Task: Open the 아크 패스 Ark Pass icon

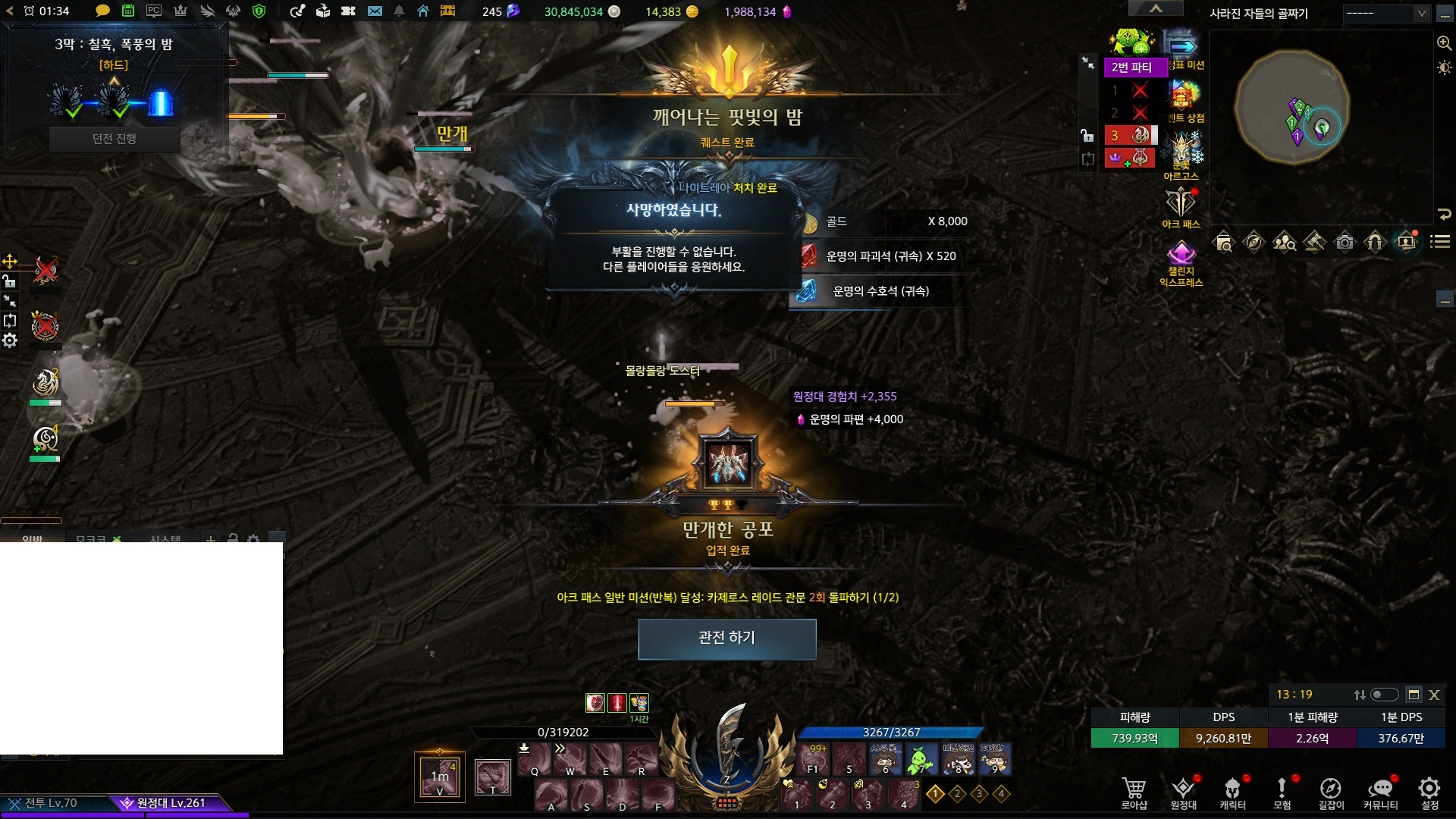Action: pos(1181,206)
